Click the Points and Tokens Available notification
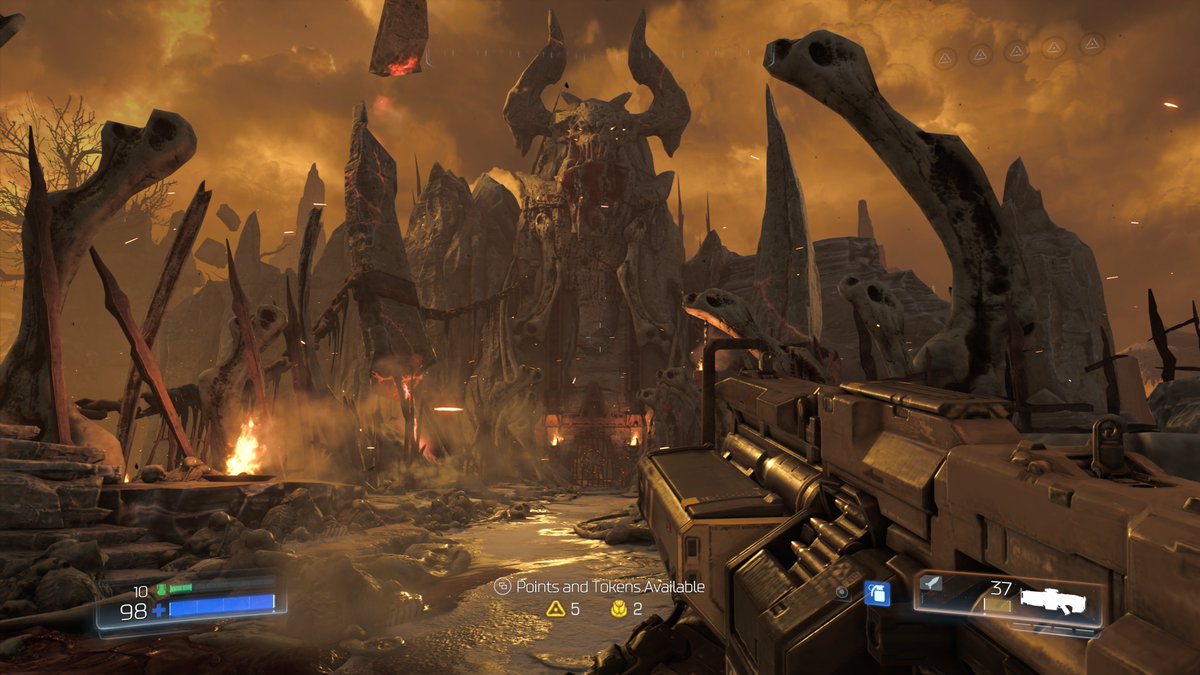The width and height of the screenshot is (1200, 675). coord(600,587)
